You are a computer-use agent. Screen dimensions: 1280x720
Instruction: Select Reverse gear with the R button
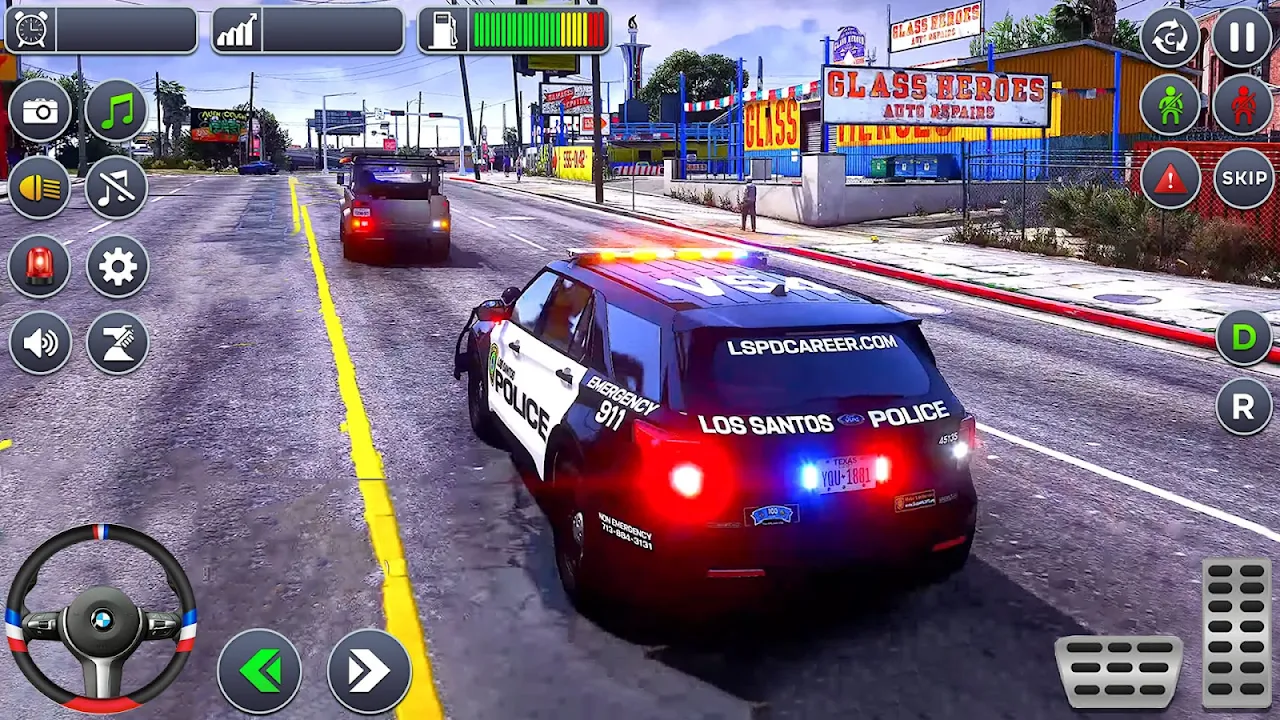[1243, 407]
